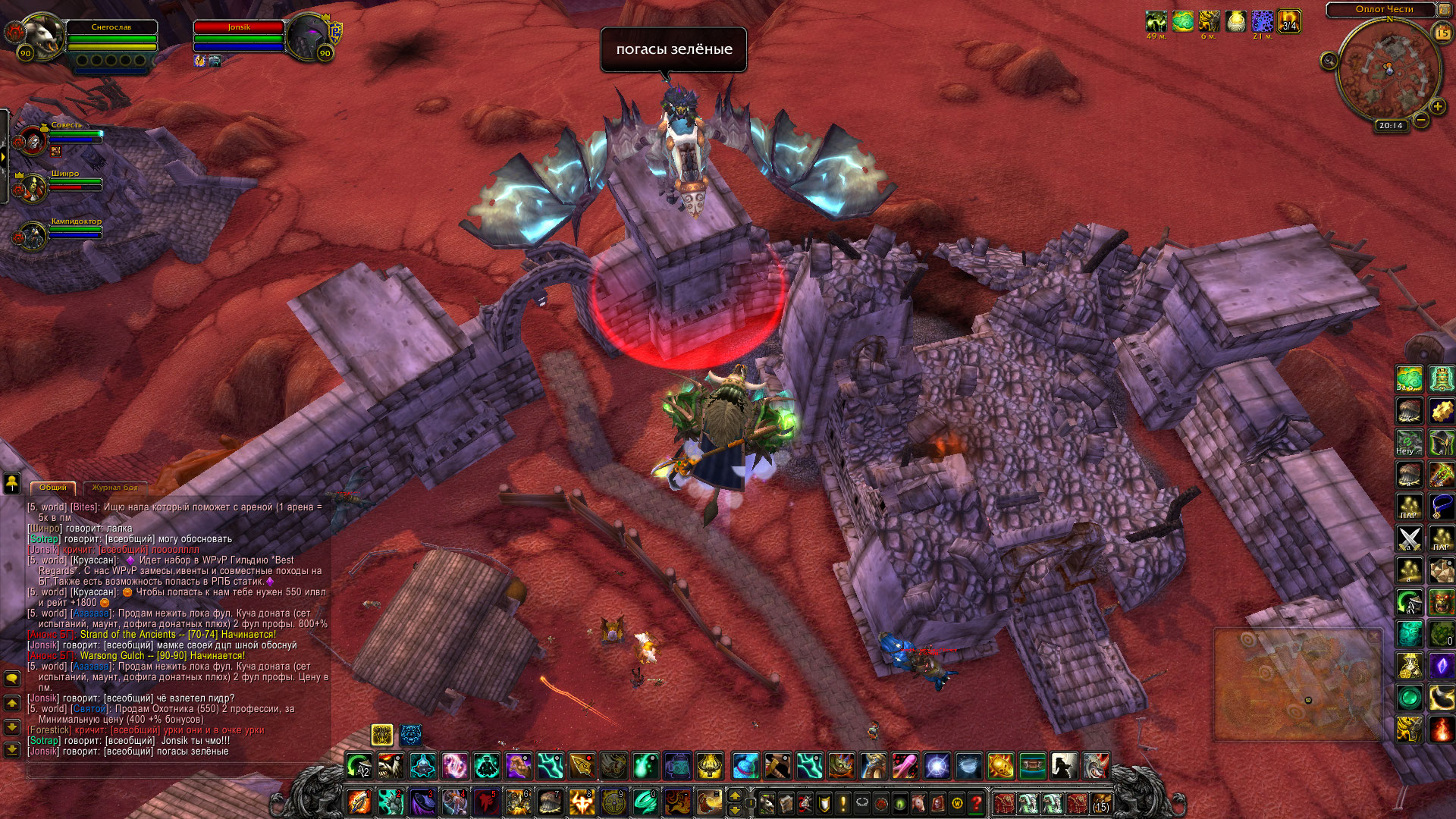The image size is (1456, 819).
Task: Activate the gold tiger stance button
Action: pyautogui.click(x=381, y=734)
